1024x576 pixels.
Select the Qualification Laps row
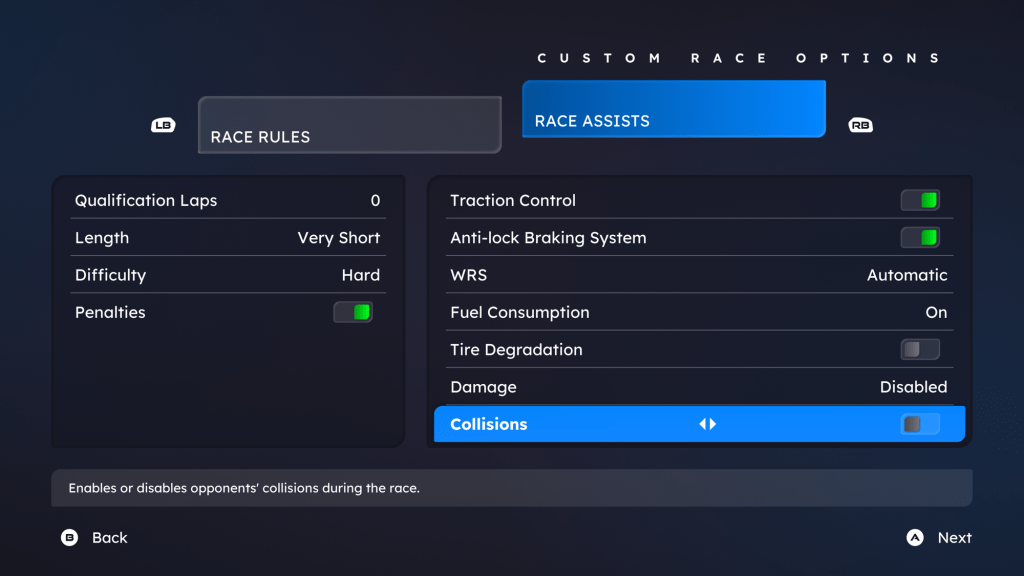point(227,201)
